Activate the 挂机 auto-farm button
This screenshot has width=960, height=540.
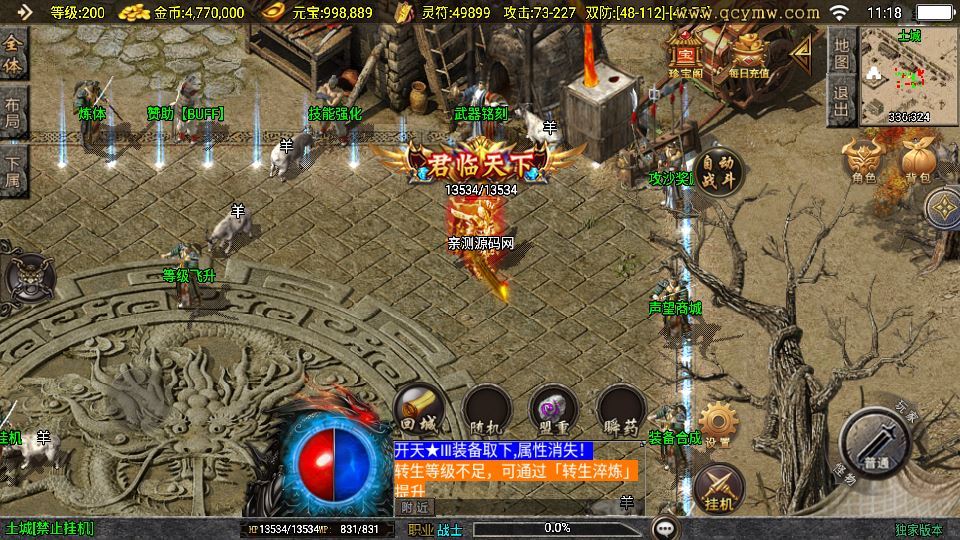(718, 487)
